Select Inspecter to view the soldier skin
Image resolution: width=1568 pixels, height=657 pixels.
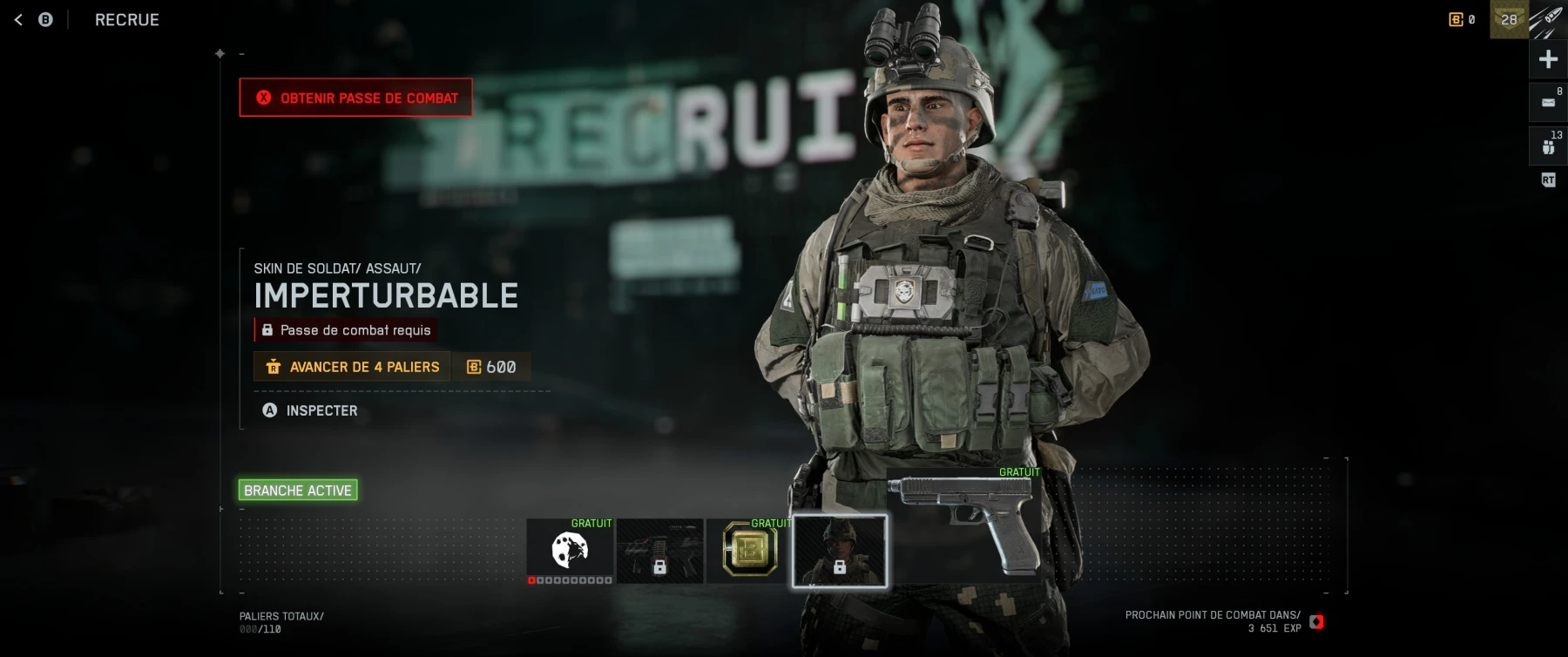[321, 410]
